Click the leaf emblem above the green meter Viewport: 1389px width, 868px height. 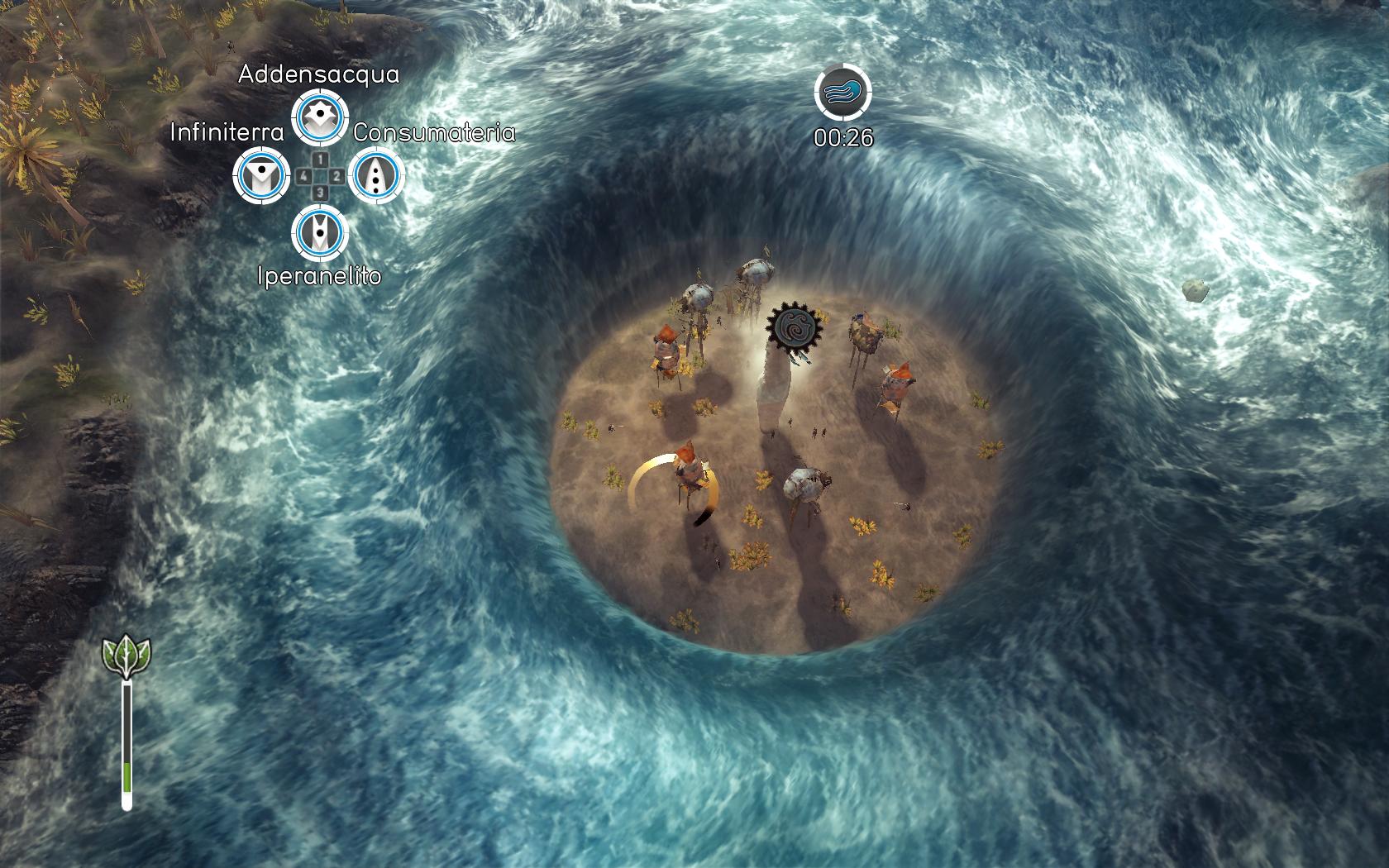point(126,656)
